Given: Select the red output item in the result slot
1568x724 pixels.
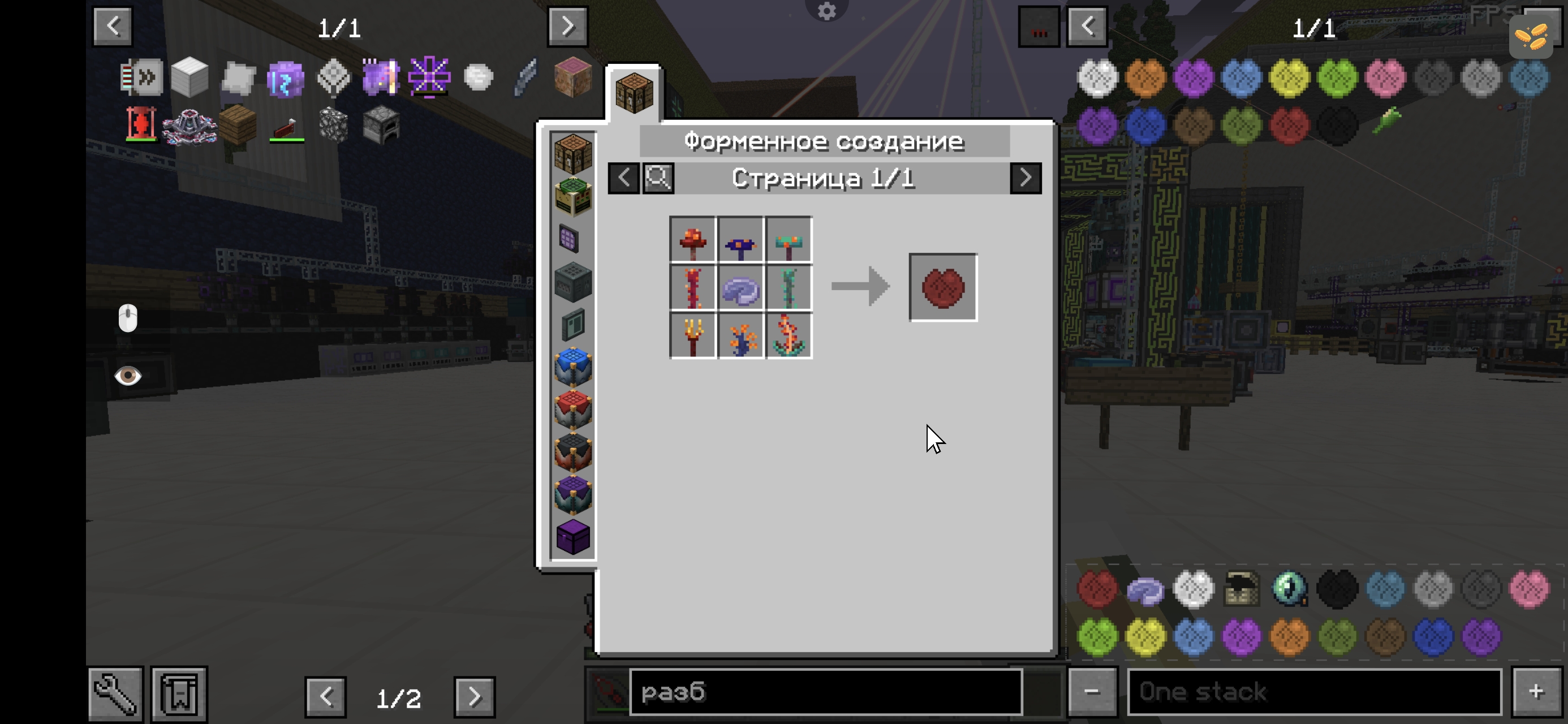Looking at the screenshot, I should (x=943, y=287).
